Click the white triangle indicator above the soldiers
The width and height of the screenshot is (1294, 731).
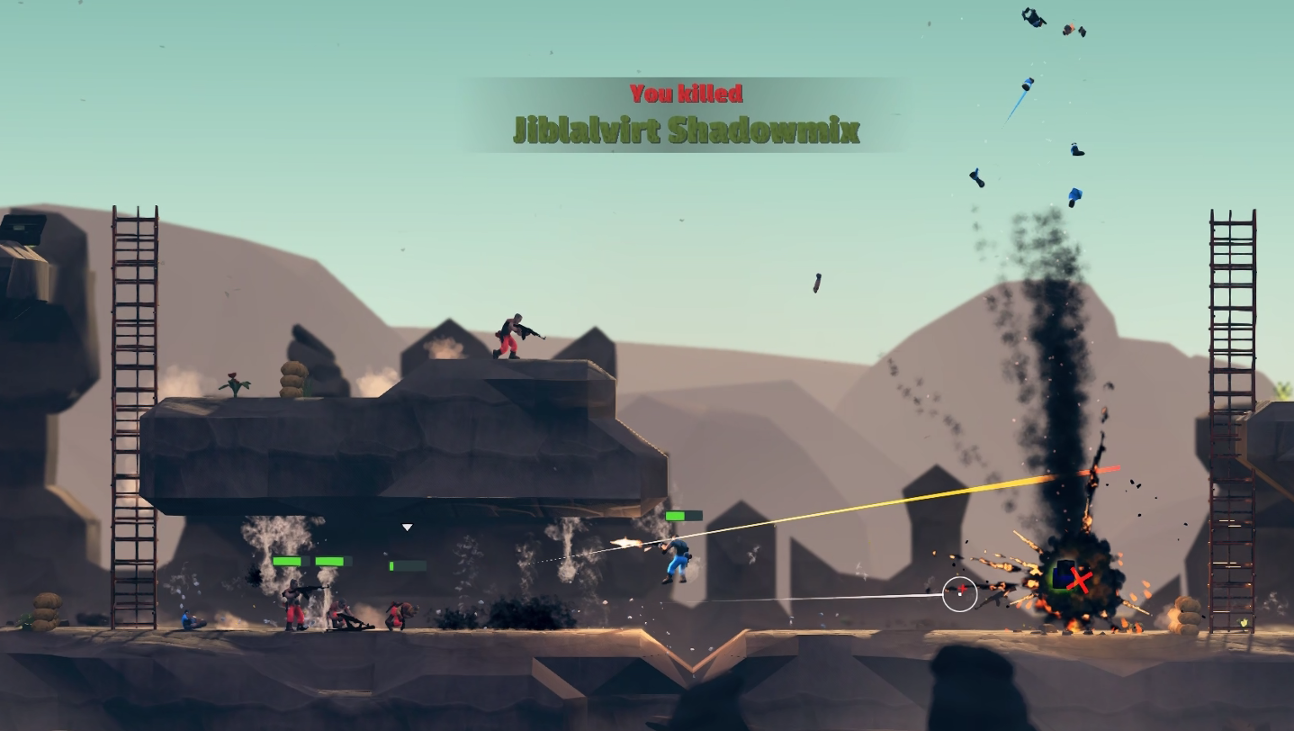pyautogui.click(x=407, y=527)
